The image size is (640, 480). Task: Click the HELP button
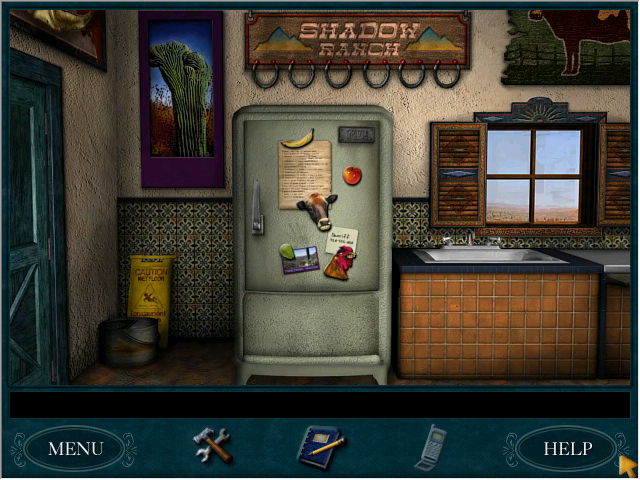click(566, 449)
